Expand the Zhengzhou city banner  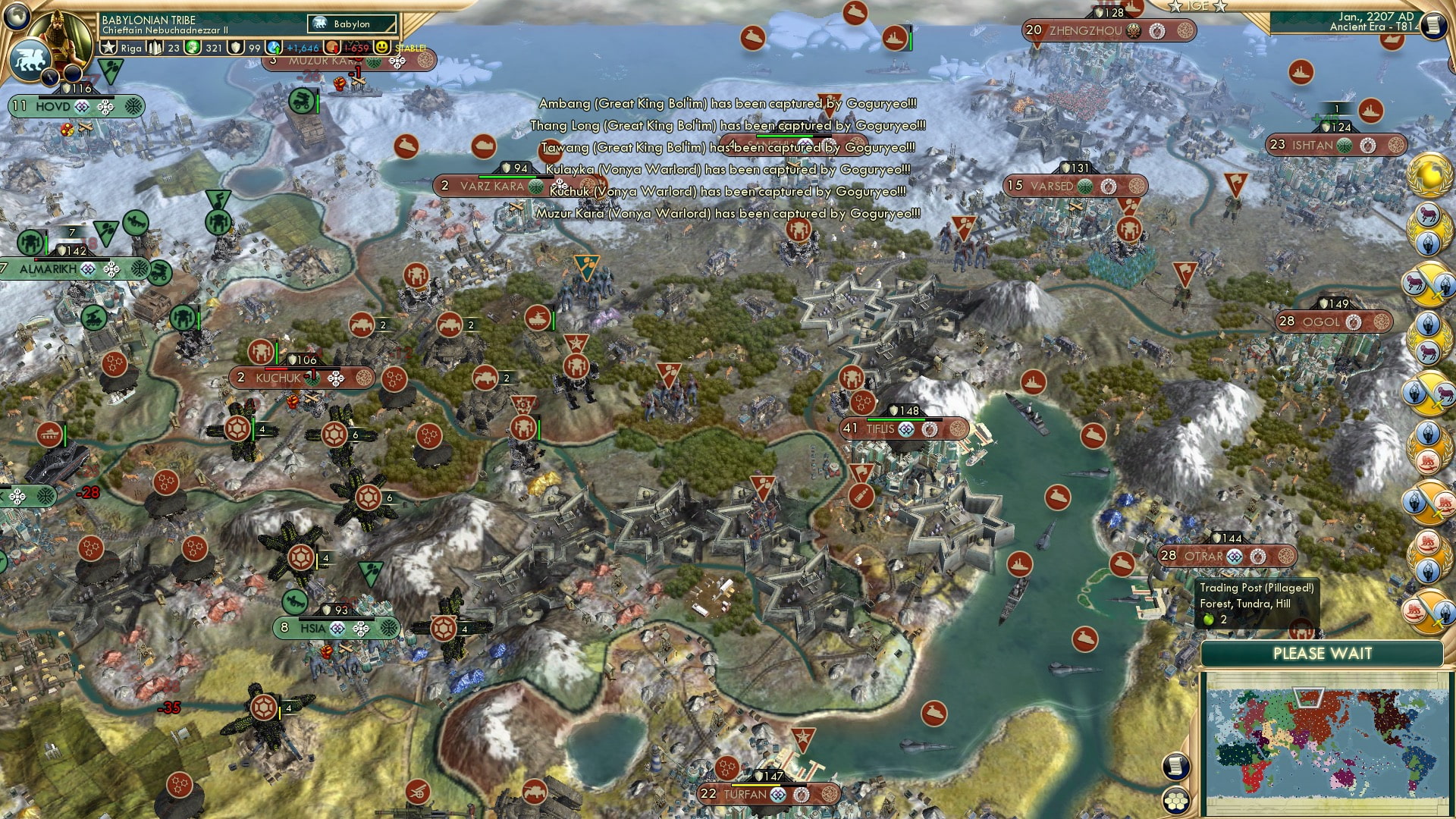[1086, 32]
